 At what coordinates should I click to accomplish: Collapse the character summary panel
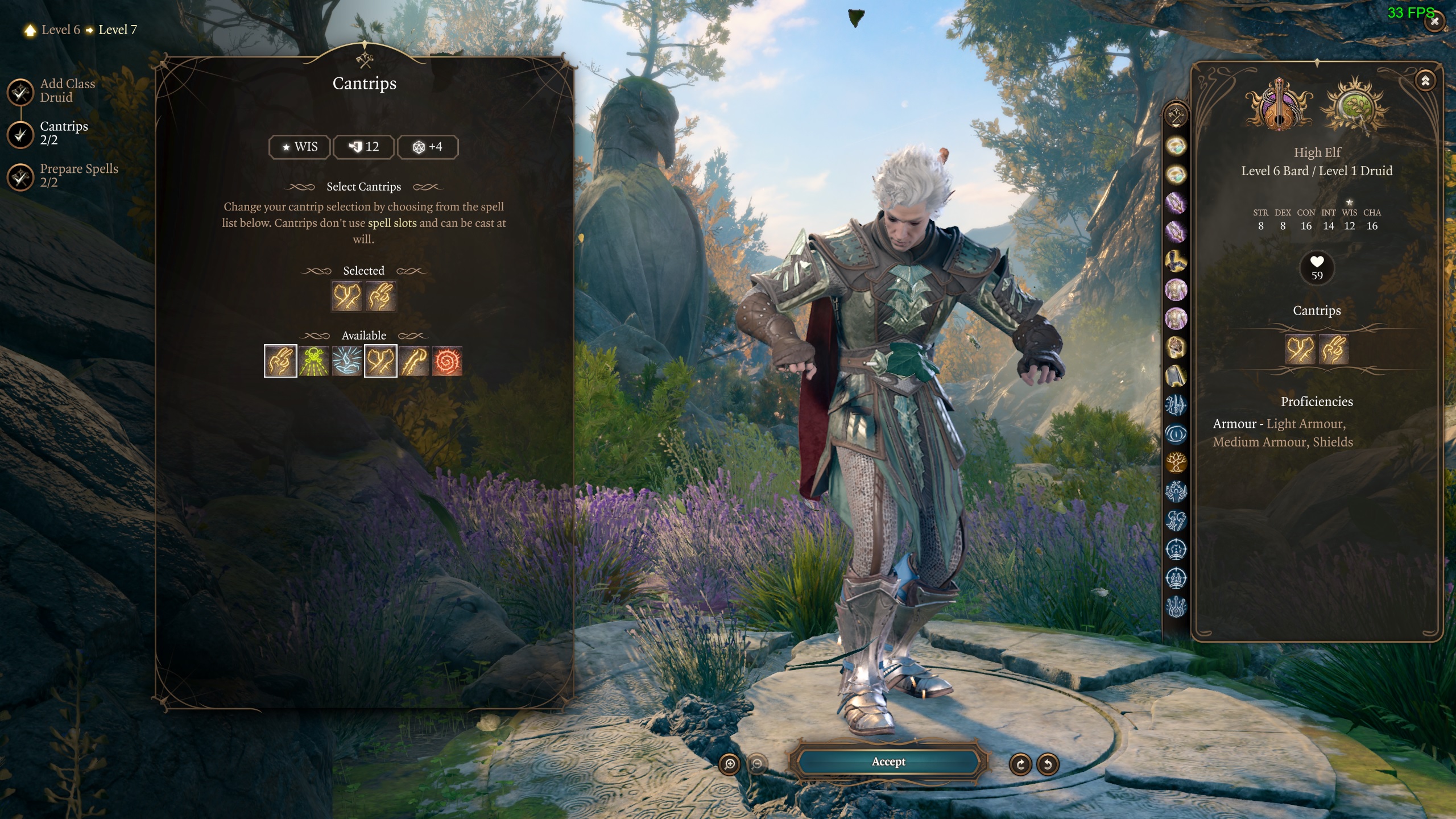(1425, 81)
